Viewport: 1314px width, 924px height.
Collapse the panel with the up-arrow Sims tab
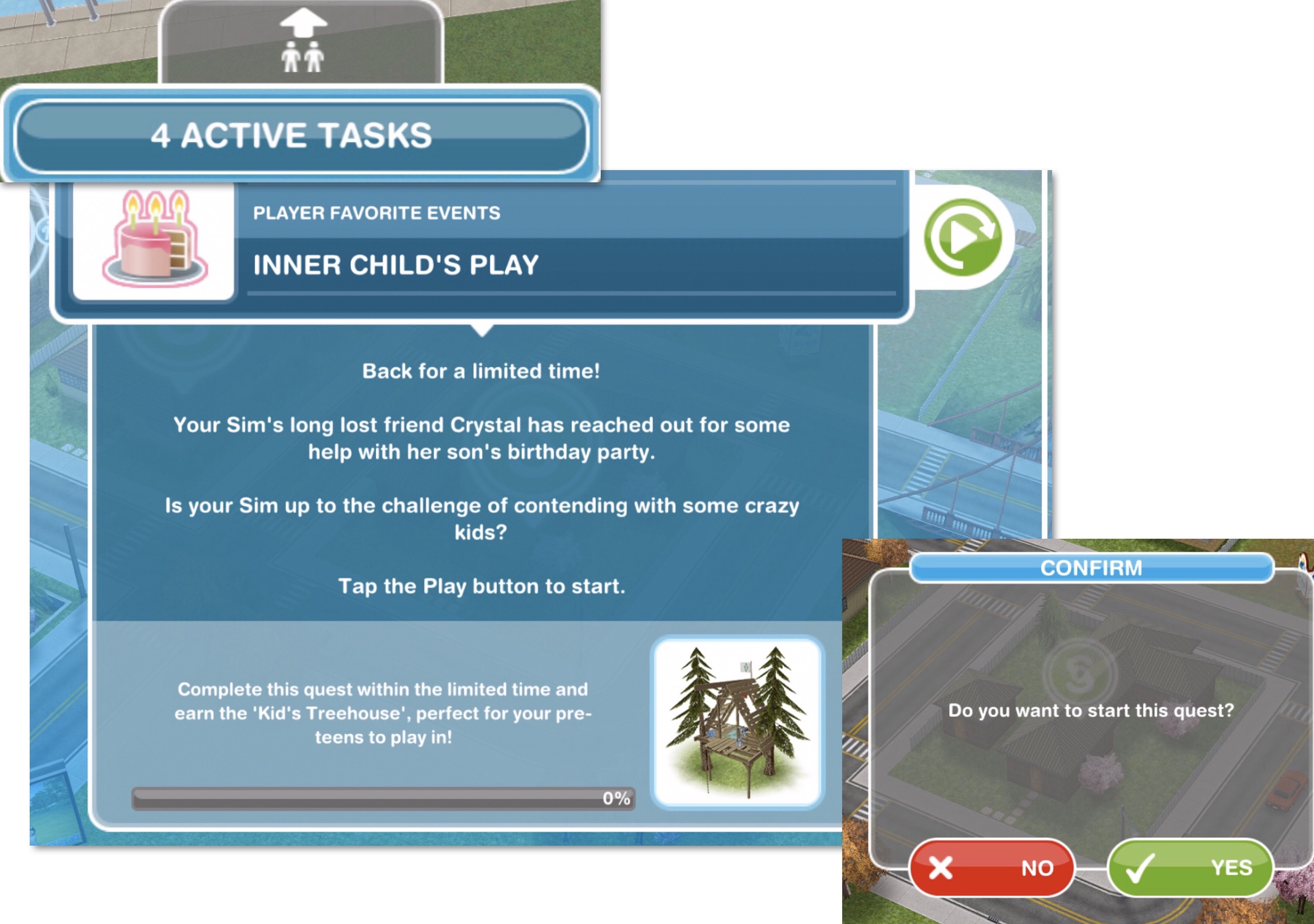point(302,42)
